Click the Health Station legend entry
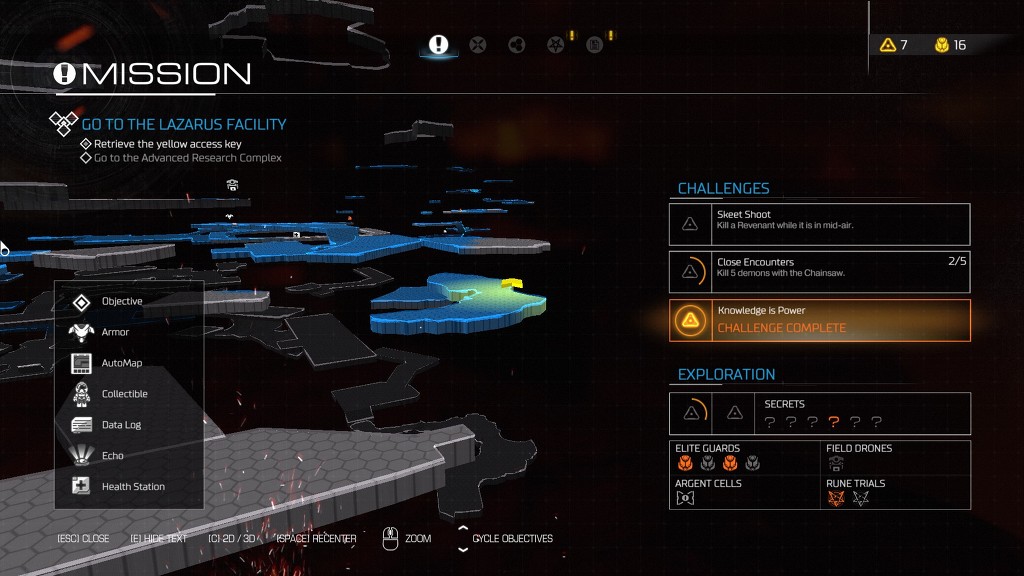The width and height of the screenshot is (1024, 576). 133,487
